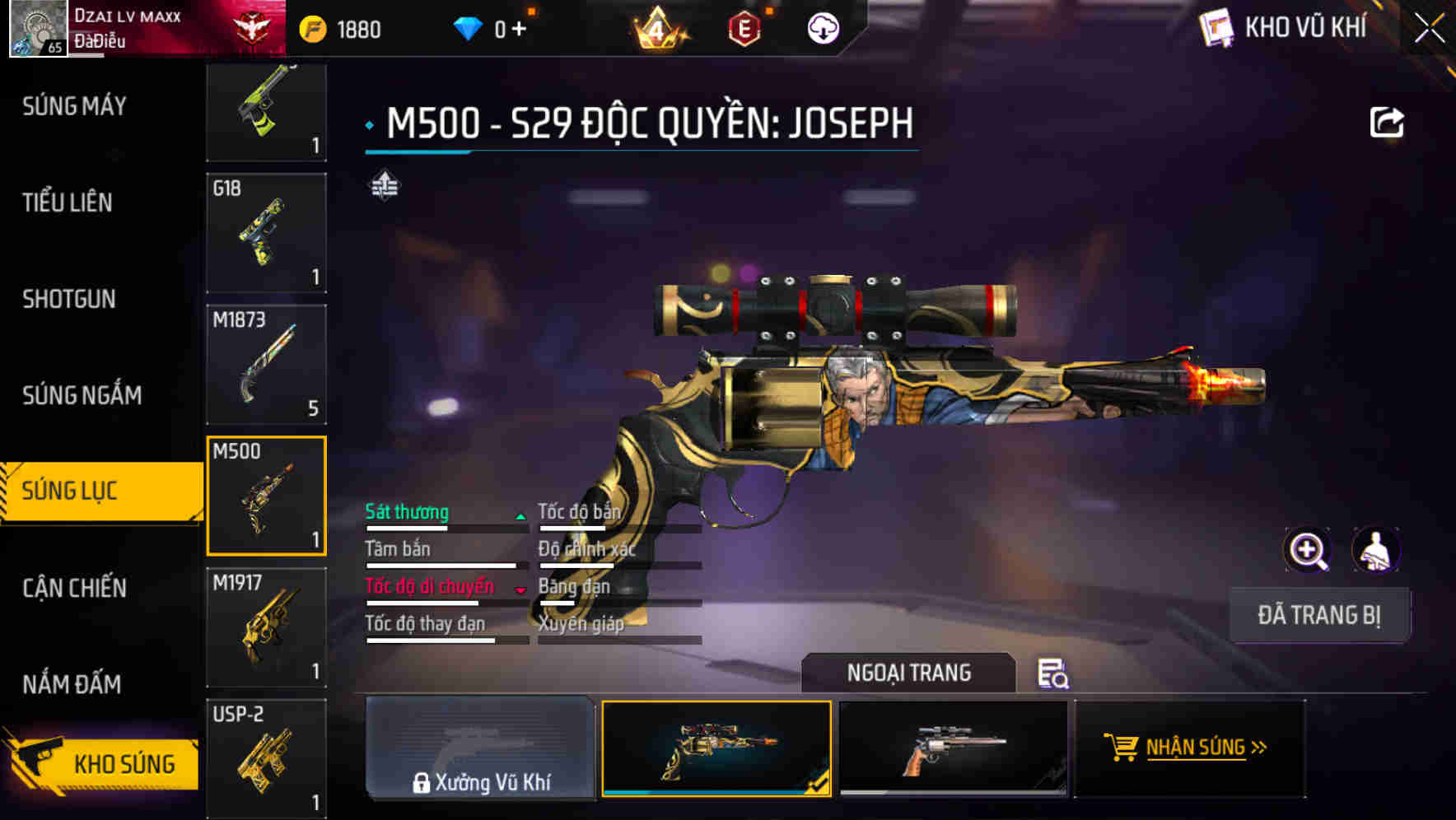Viewport: 1456px width, 820px height.
Task: Open the locked Xưởng Vũ Khí skin slot
Action: tap(480, 748)
